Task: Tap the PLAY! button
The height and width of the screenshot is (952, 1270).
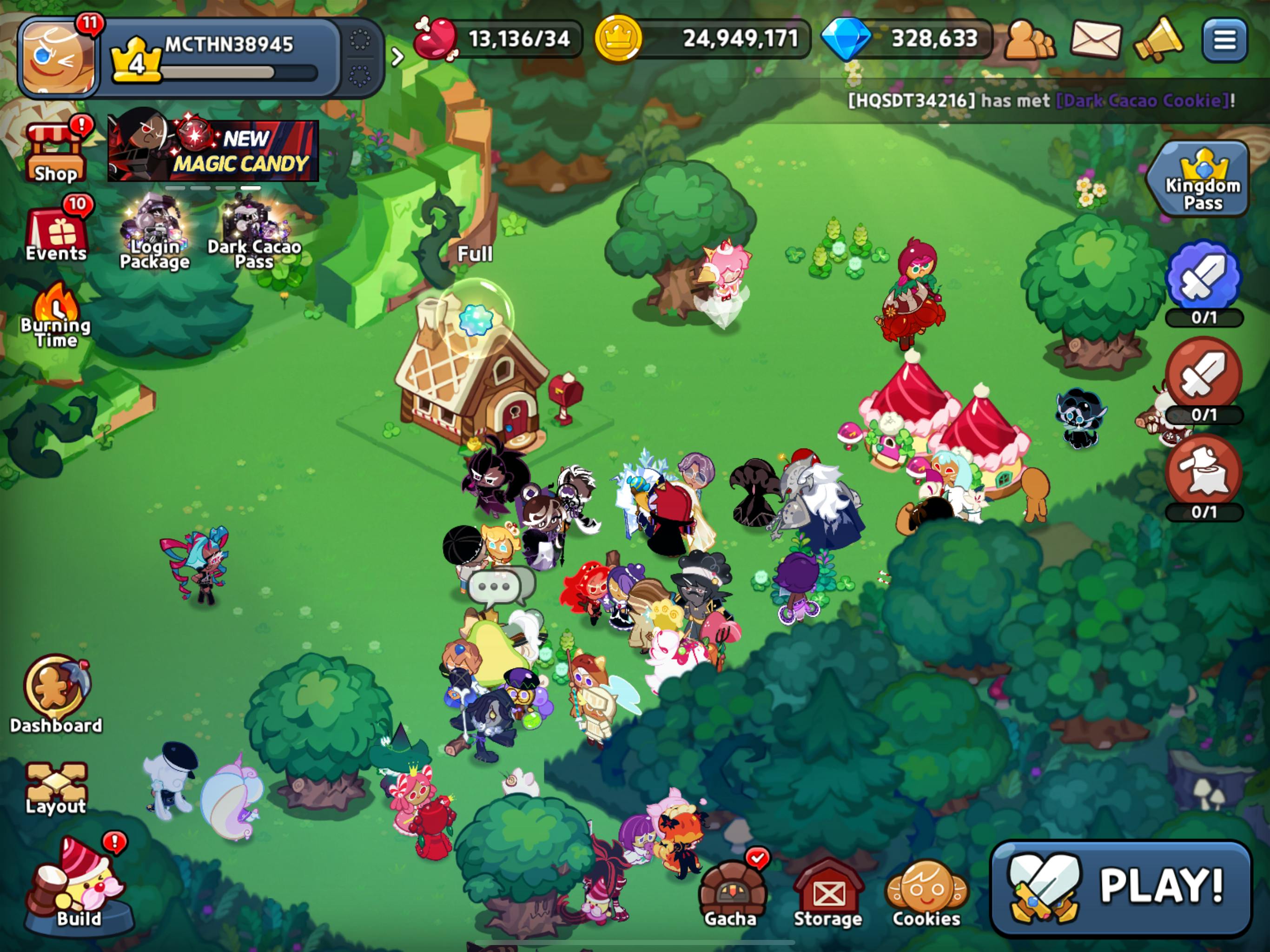Action: 1121,887
